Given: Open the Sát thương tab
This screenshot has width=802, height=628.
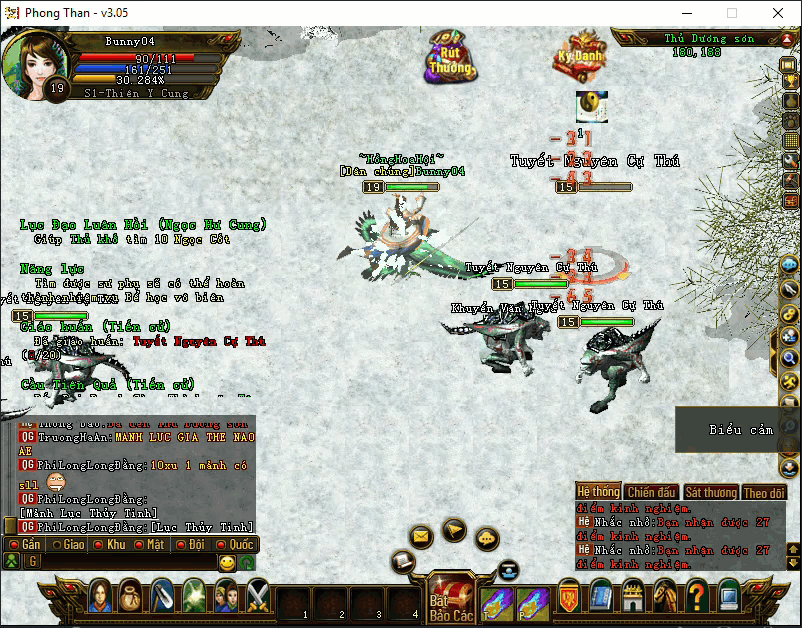Looking at the screenshot, I should [711, 492].
